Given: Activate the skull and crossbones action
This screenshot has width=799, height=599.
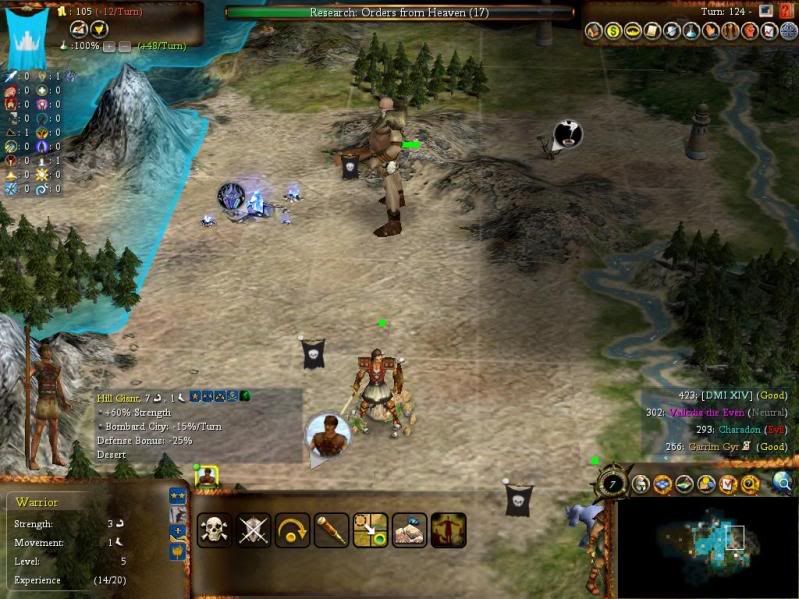Looking at the screenshot, I should [216, 529].
